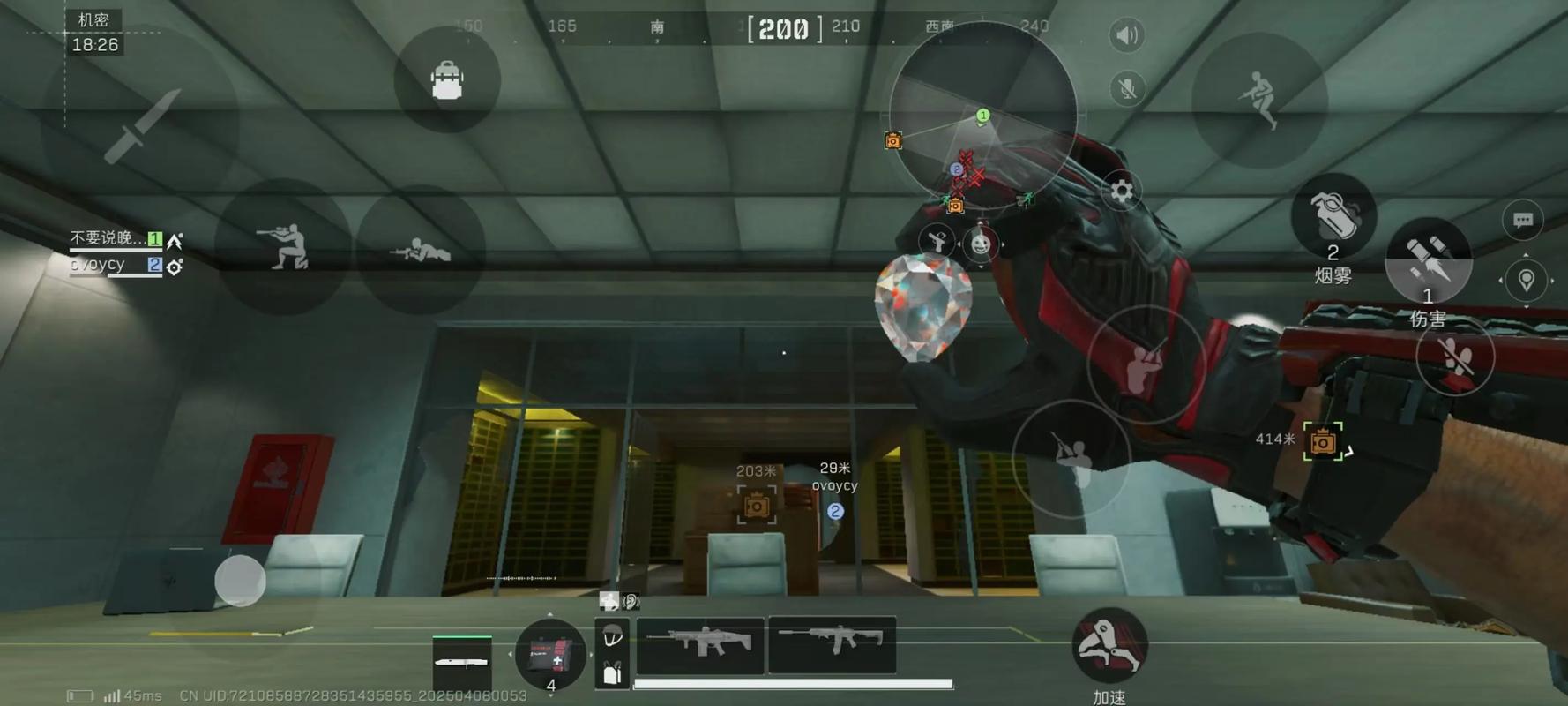The image size is (1568, 706).
Task: Throw the smoke grenade 烟雾
Action: [1333, 217]
